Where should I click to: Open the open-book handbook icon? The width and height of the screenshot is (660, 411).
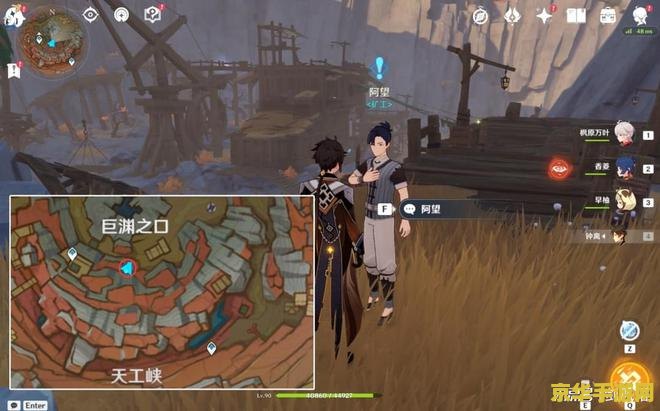coord(576,16)
